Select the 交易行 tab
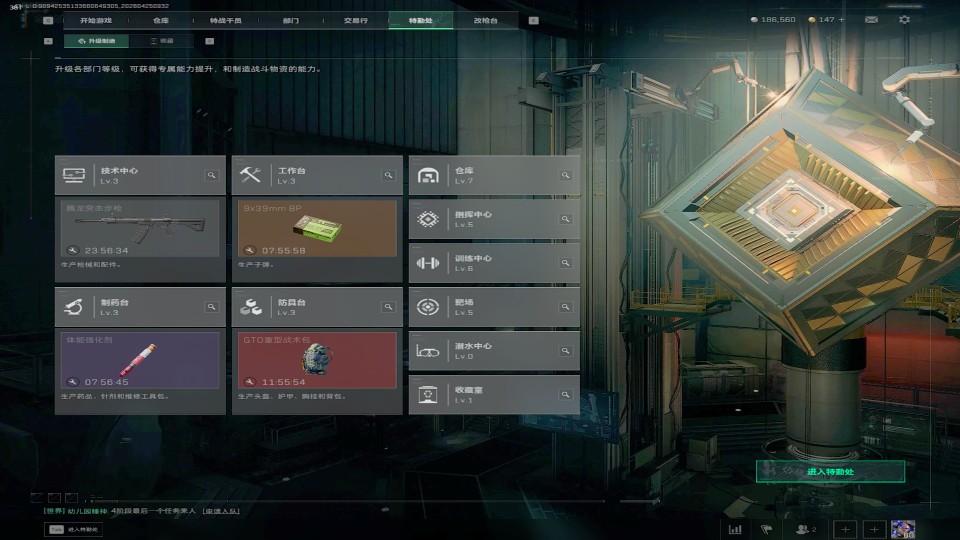 click(355, 20)
